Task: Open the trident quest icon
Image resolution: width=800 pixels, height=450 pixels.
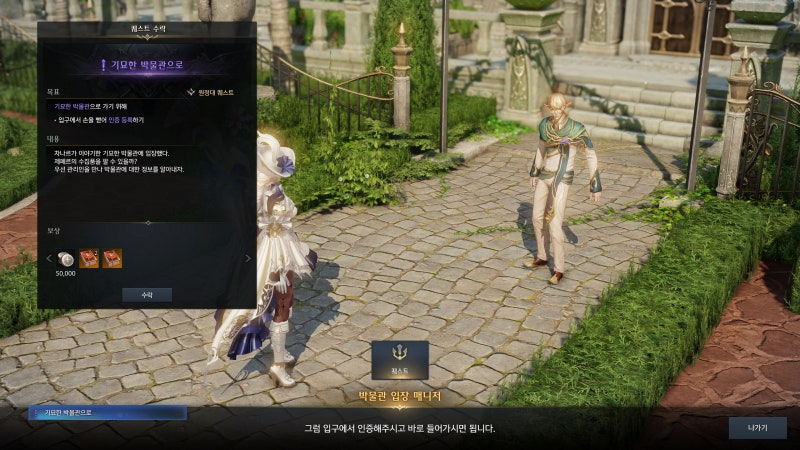Action: tap(399, 359)
